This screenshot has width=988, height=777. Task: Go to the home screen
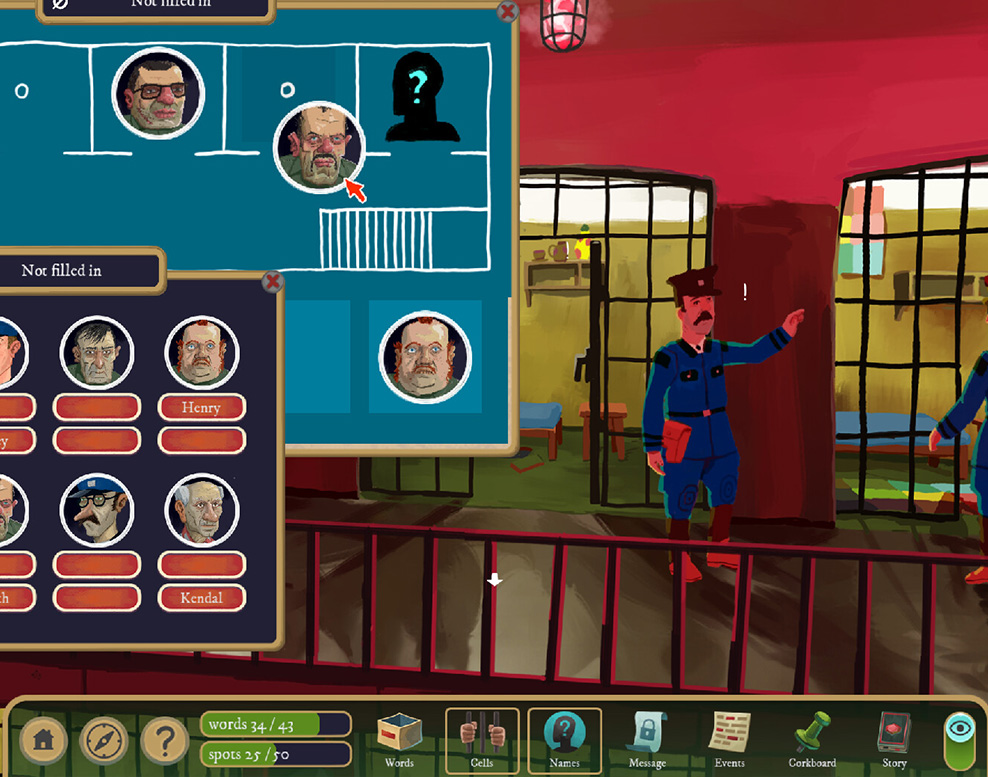pyautogui.click(x=43, y=741)
